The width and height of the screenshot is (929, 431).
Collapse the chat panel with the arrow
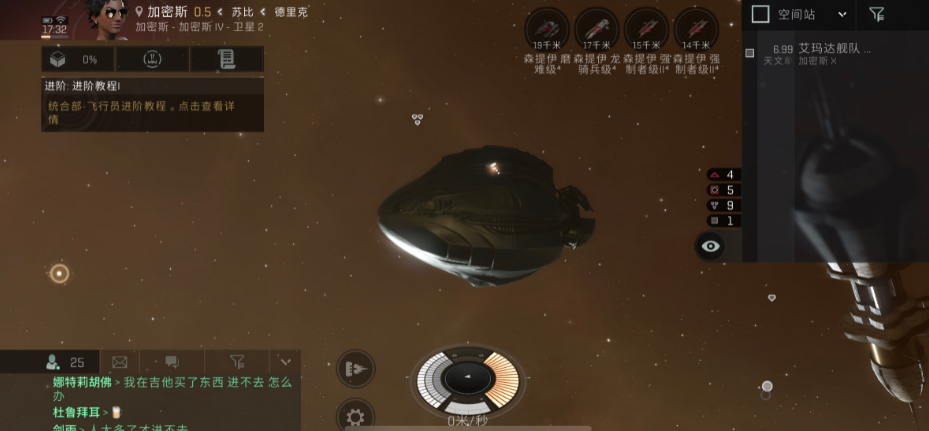coord(285,362)
